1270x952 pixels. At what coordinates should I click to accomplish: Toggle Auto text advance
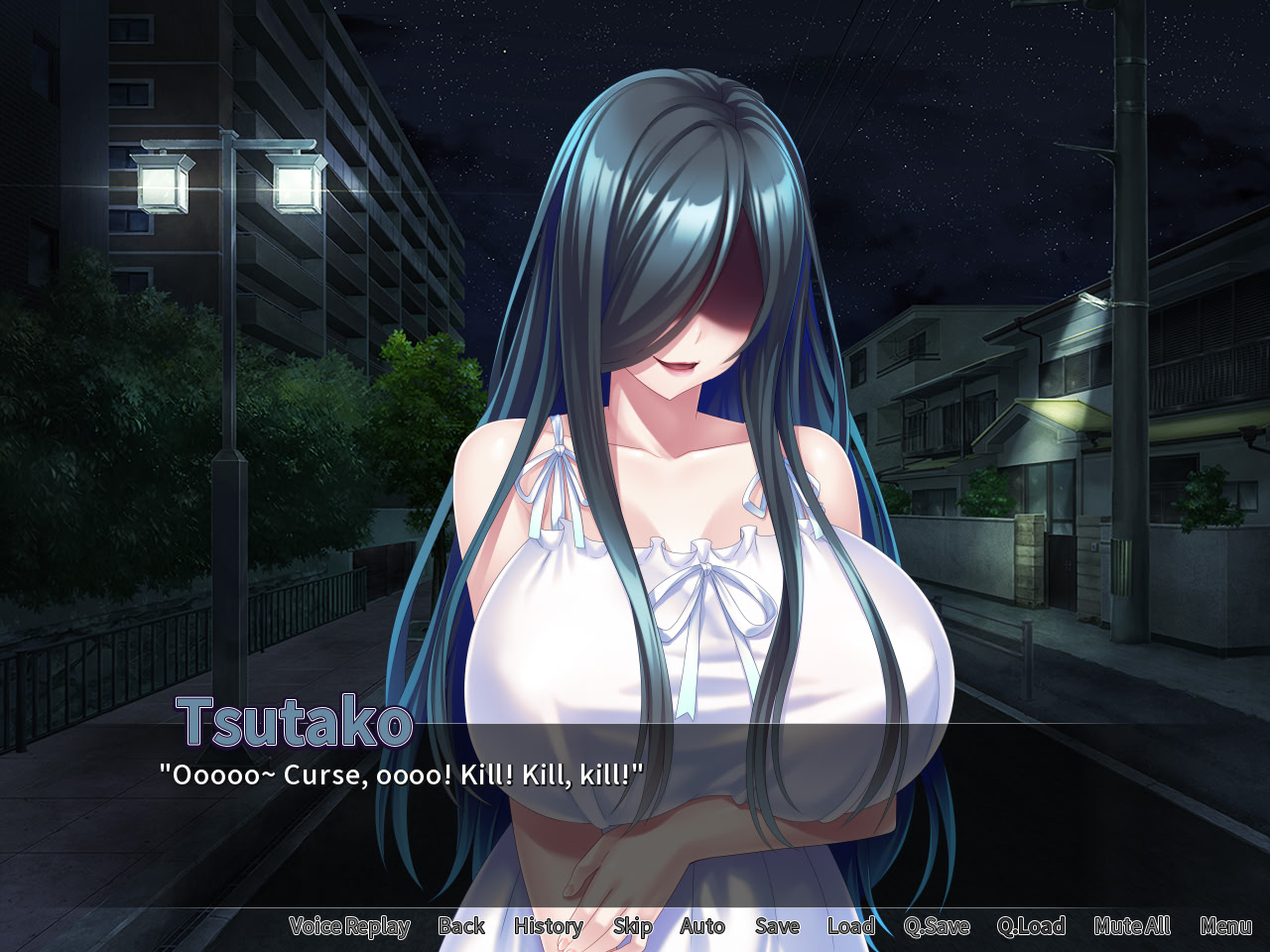(x=702, y=926)
